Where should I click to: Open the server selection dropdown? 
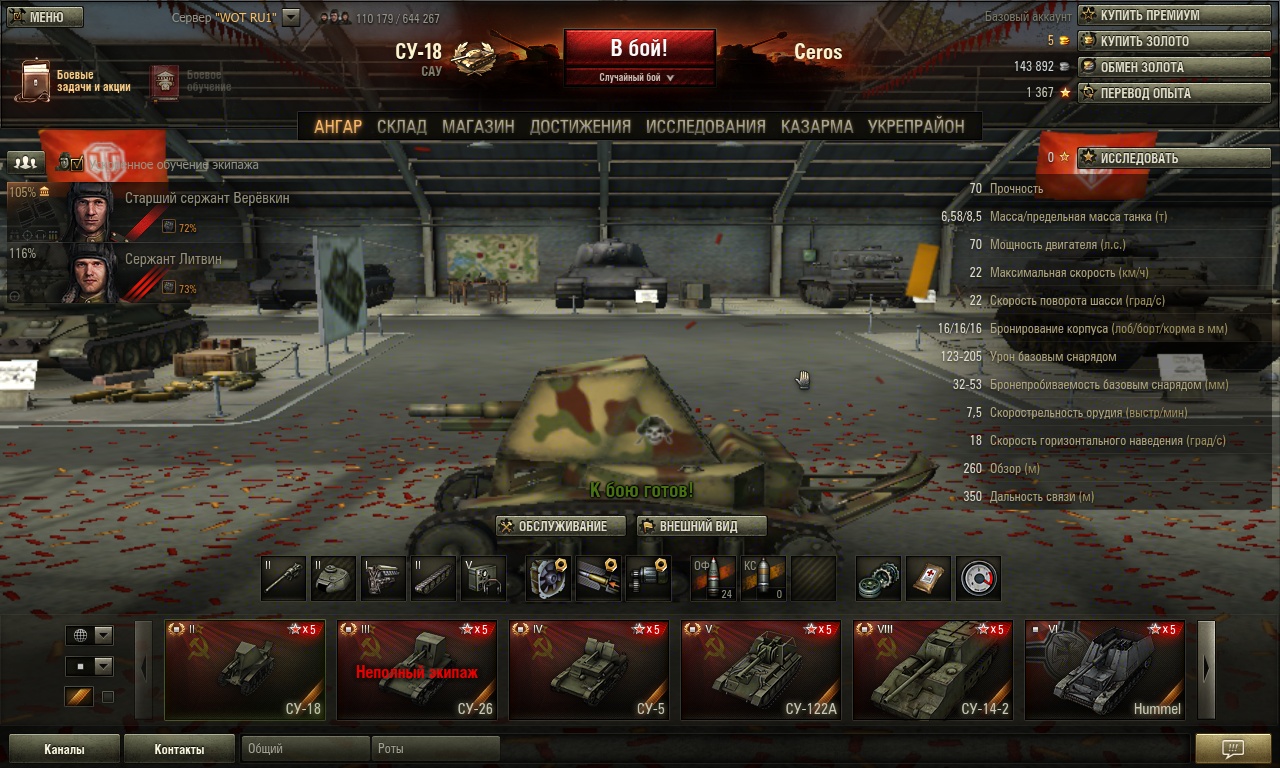(x=291, y=17)
